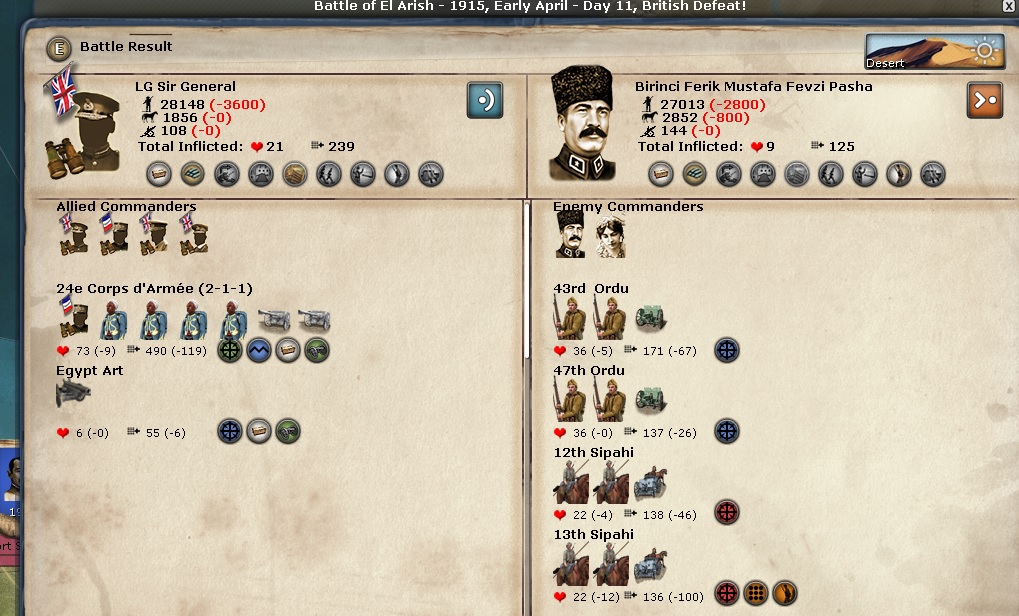1019x616 pixels.
Task: Click the orange enemy posture button
Action: pyautogui.click(x=984, y=100)
